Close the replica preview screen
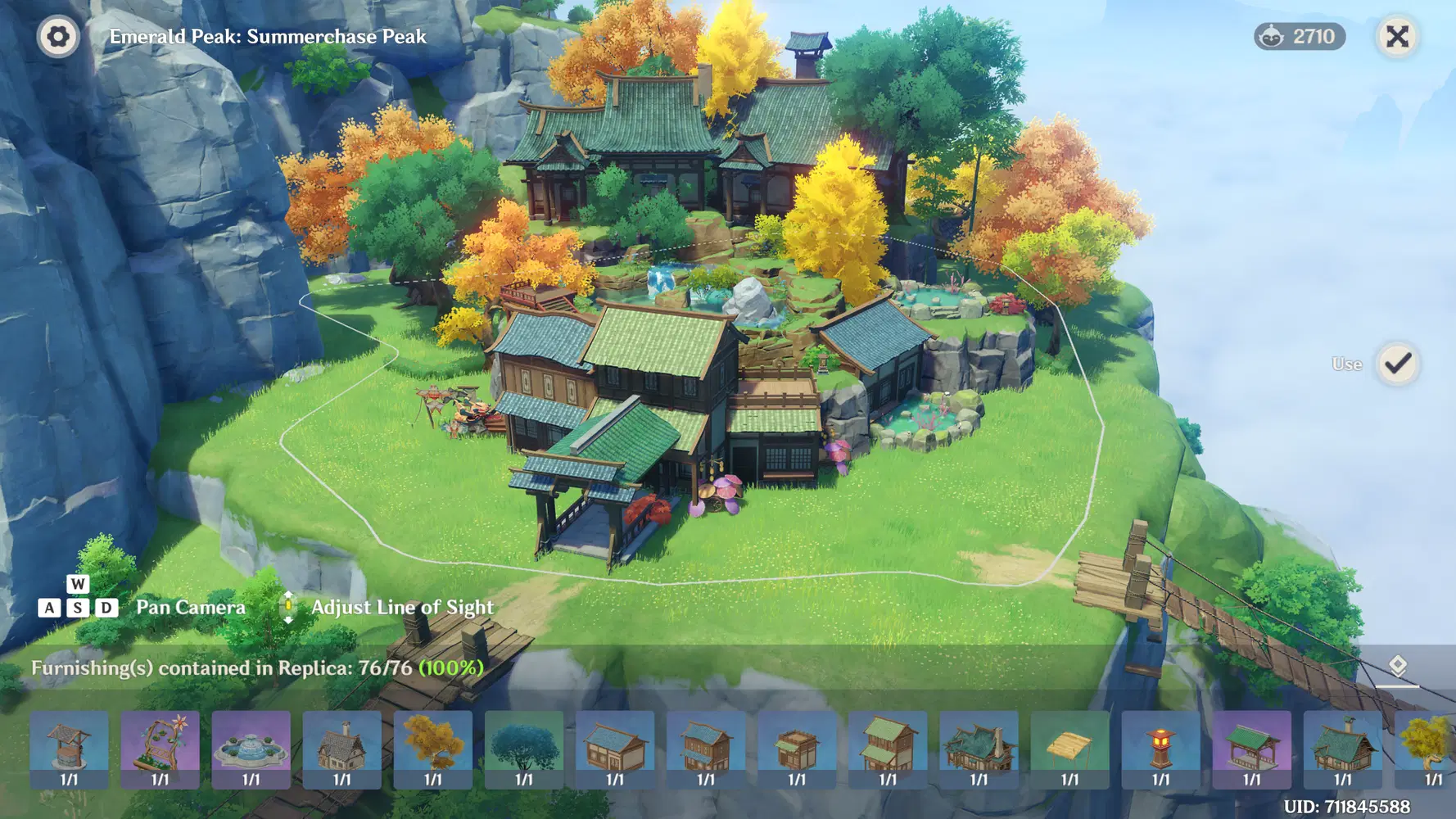This screenshot has width=1456, height=819. pyautogui.click(x=1397, y=37)
